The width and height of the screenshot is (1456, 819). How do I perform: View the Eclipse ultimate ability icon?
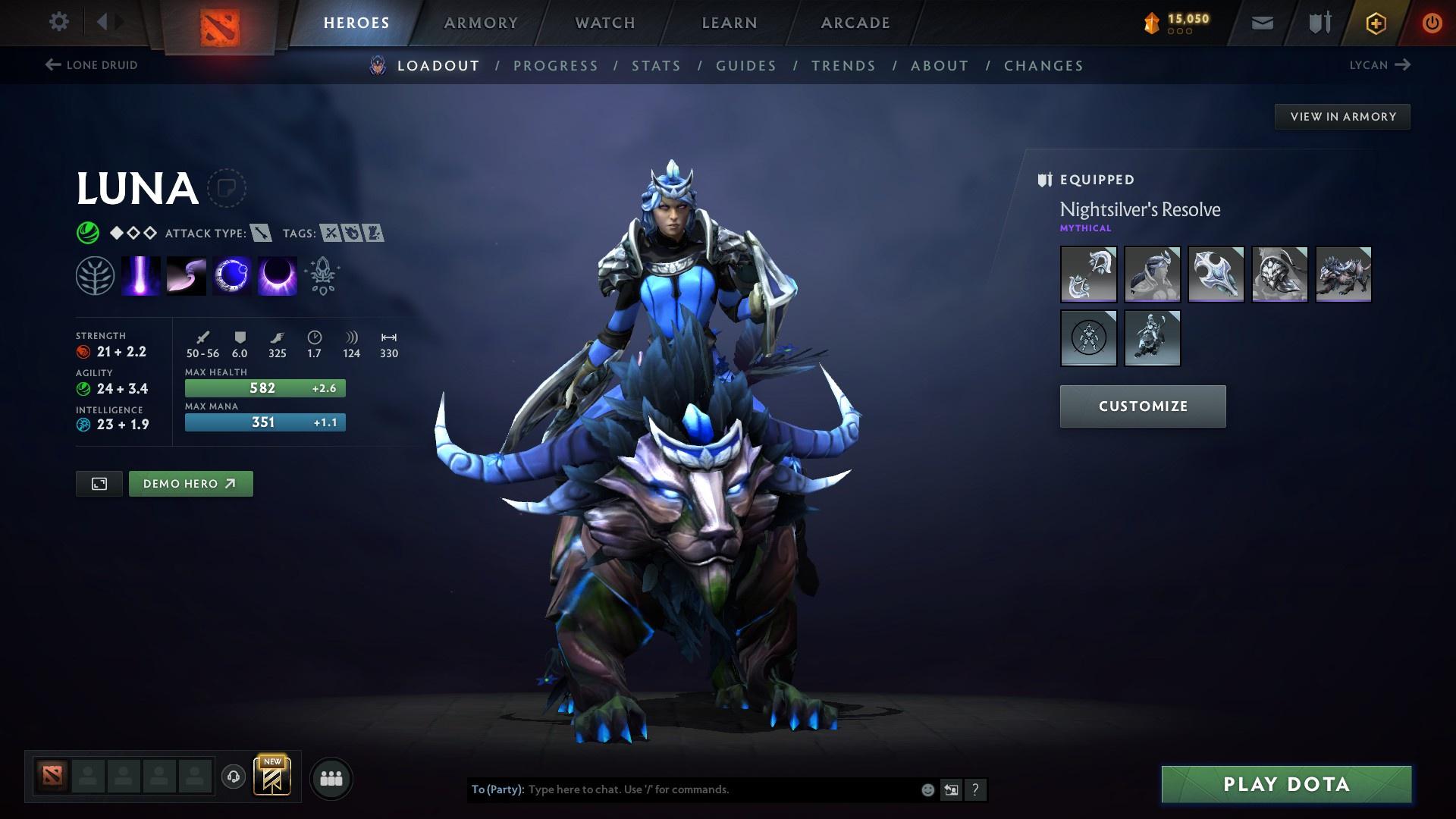coord(277,275)
